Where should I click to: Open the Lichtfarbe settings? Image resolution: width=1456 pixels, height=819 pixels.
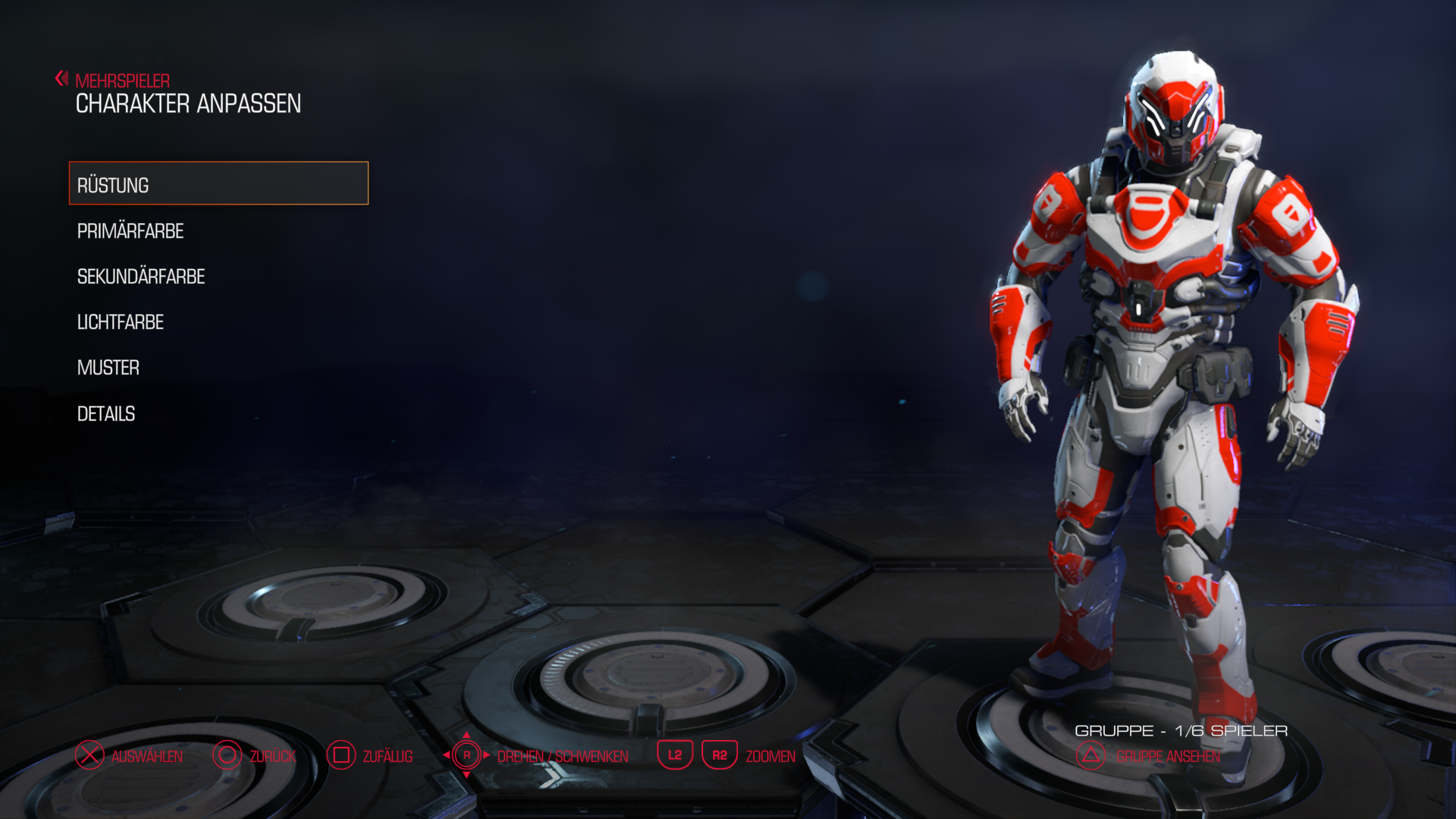click(x=121, y=322)
